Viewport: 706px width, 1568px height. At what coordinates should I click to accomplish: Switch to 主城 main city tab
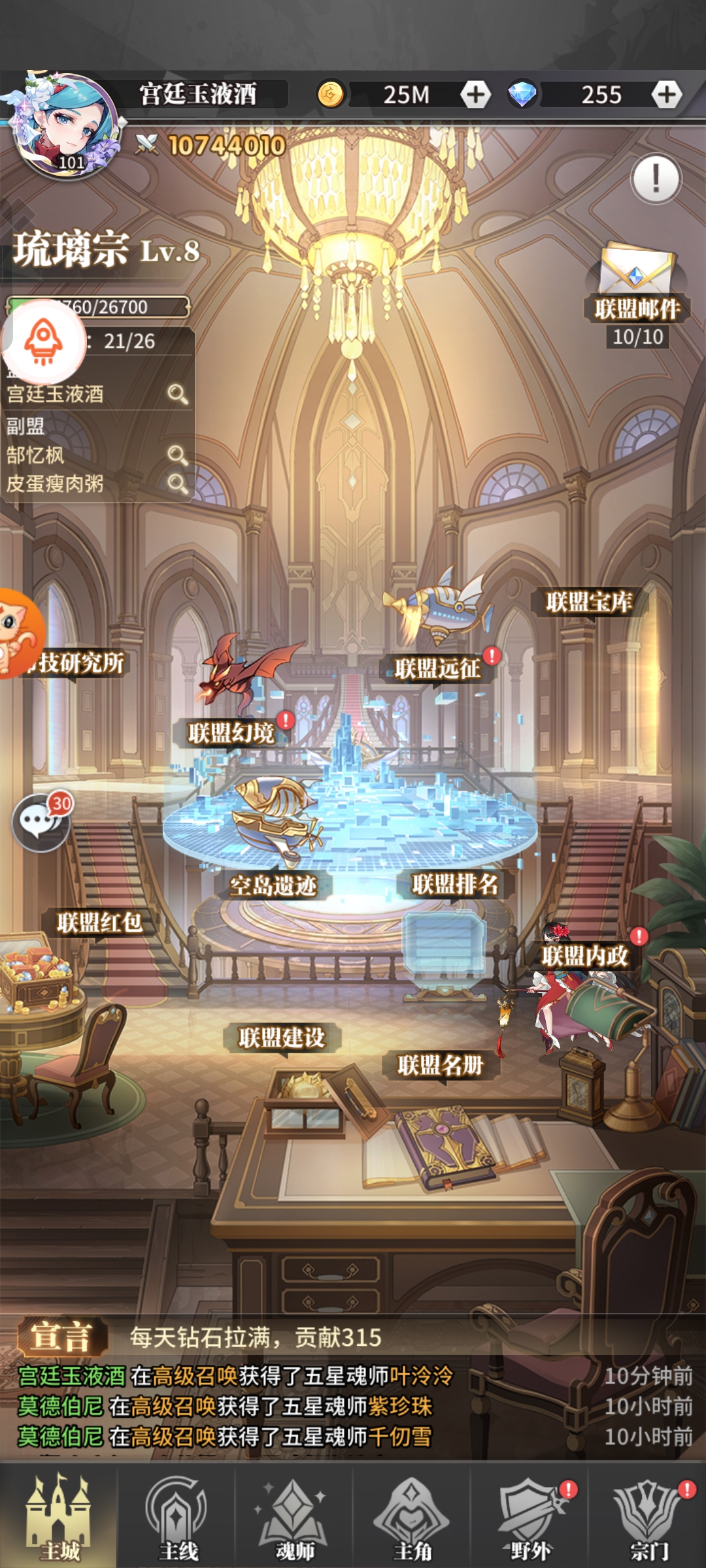coord(59,1516)
